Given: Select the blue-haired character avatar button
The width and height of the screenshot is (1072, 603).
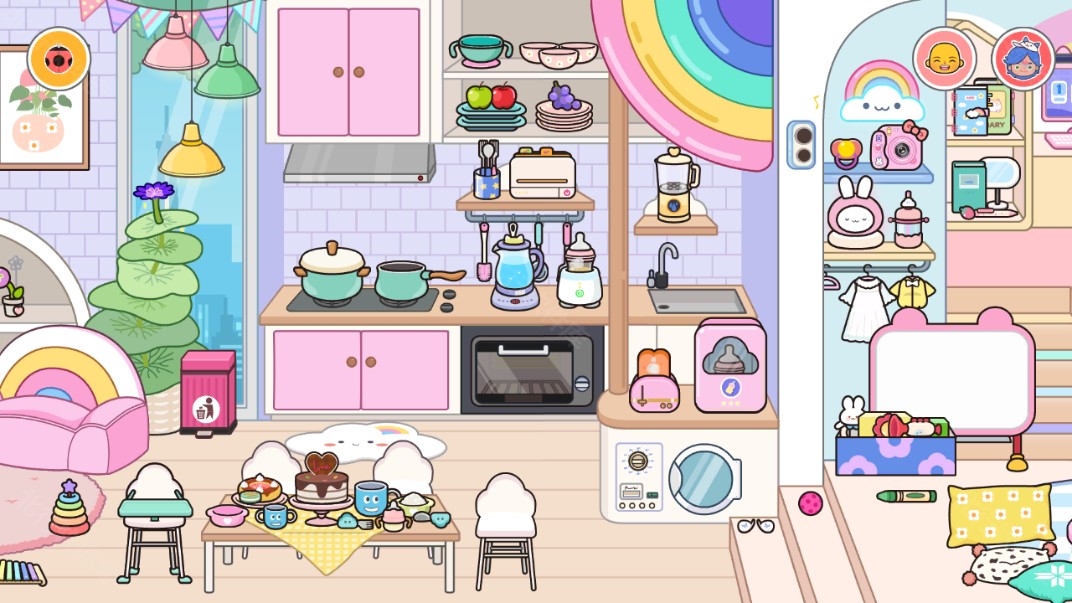Looking at the screenshot, I should click(1023, 59).
